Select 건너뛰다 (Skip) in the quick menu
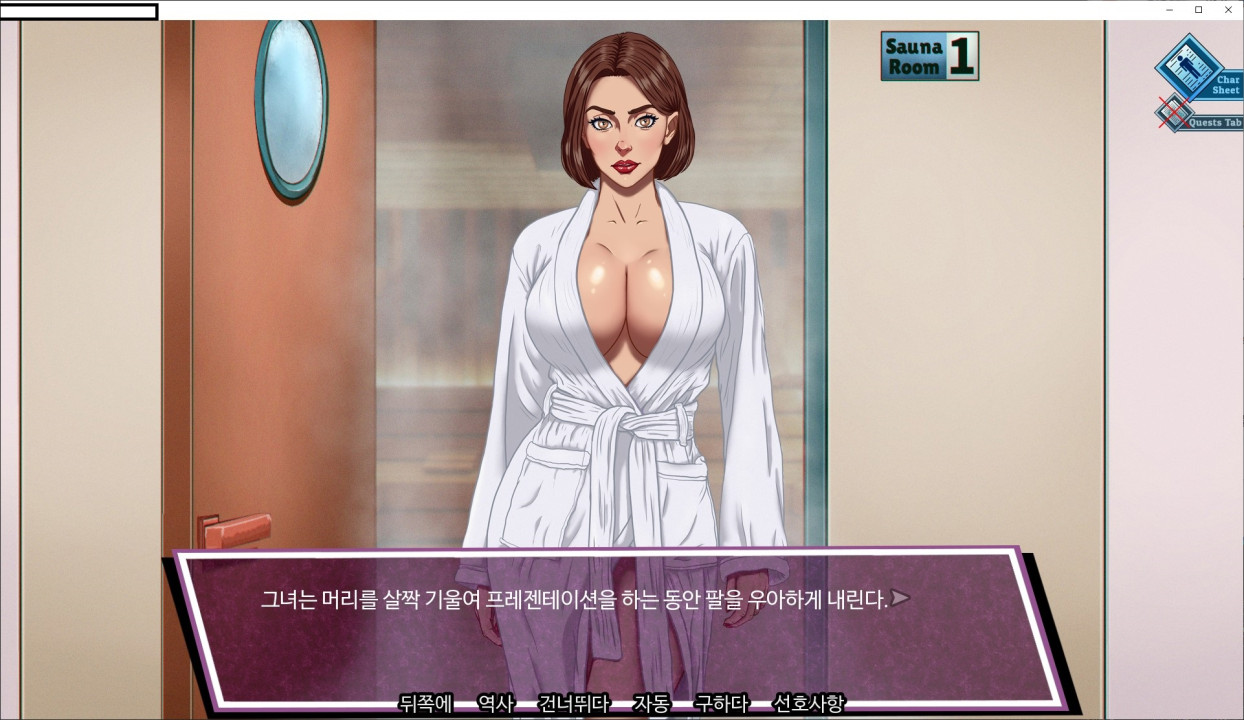This screenshot has width=1244, height=720. [x=573, y=703]
